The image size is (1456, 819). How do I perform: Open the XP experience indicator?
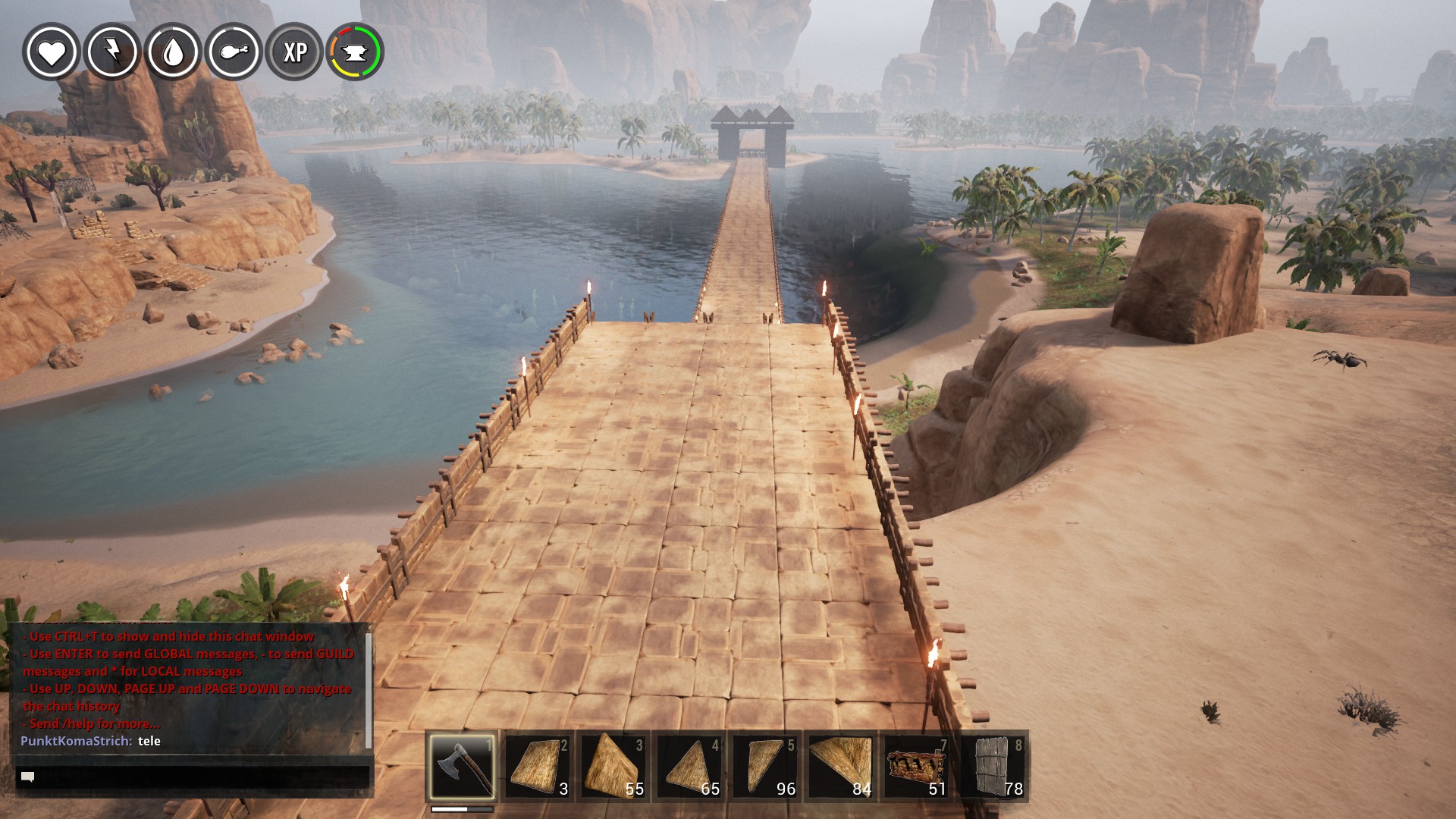(294, 52)
